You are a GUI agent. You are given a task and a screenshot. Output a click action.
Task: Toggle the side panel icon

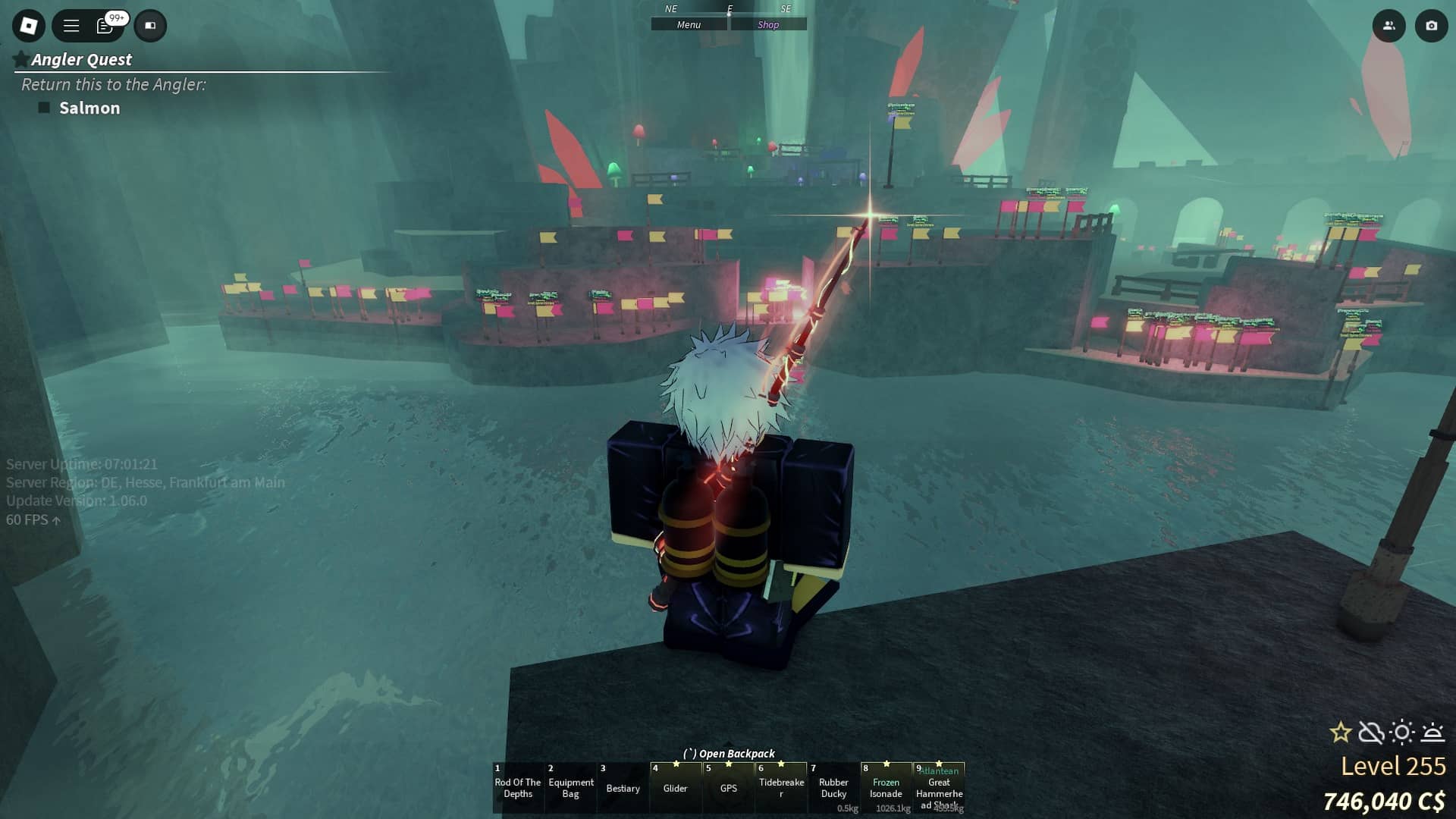(150, 26)
